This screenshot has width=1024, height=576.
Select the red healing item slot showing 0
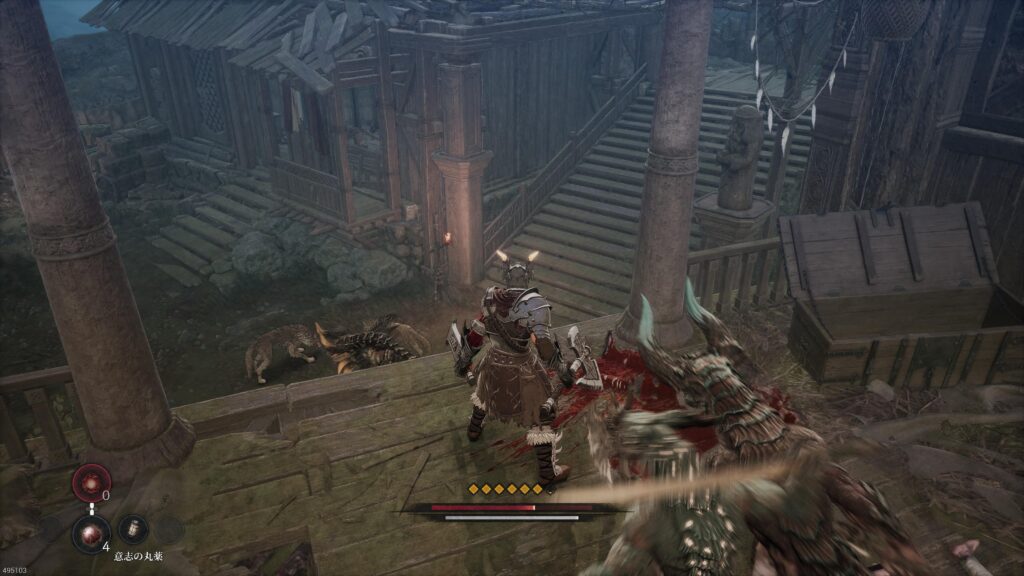pos(90,483)
